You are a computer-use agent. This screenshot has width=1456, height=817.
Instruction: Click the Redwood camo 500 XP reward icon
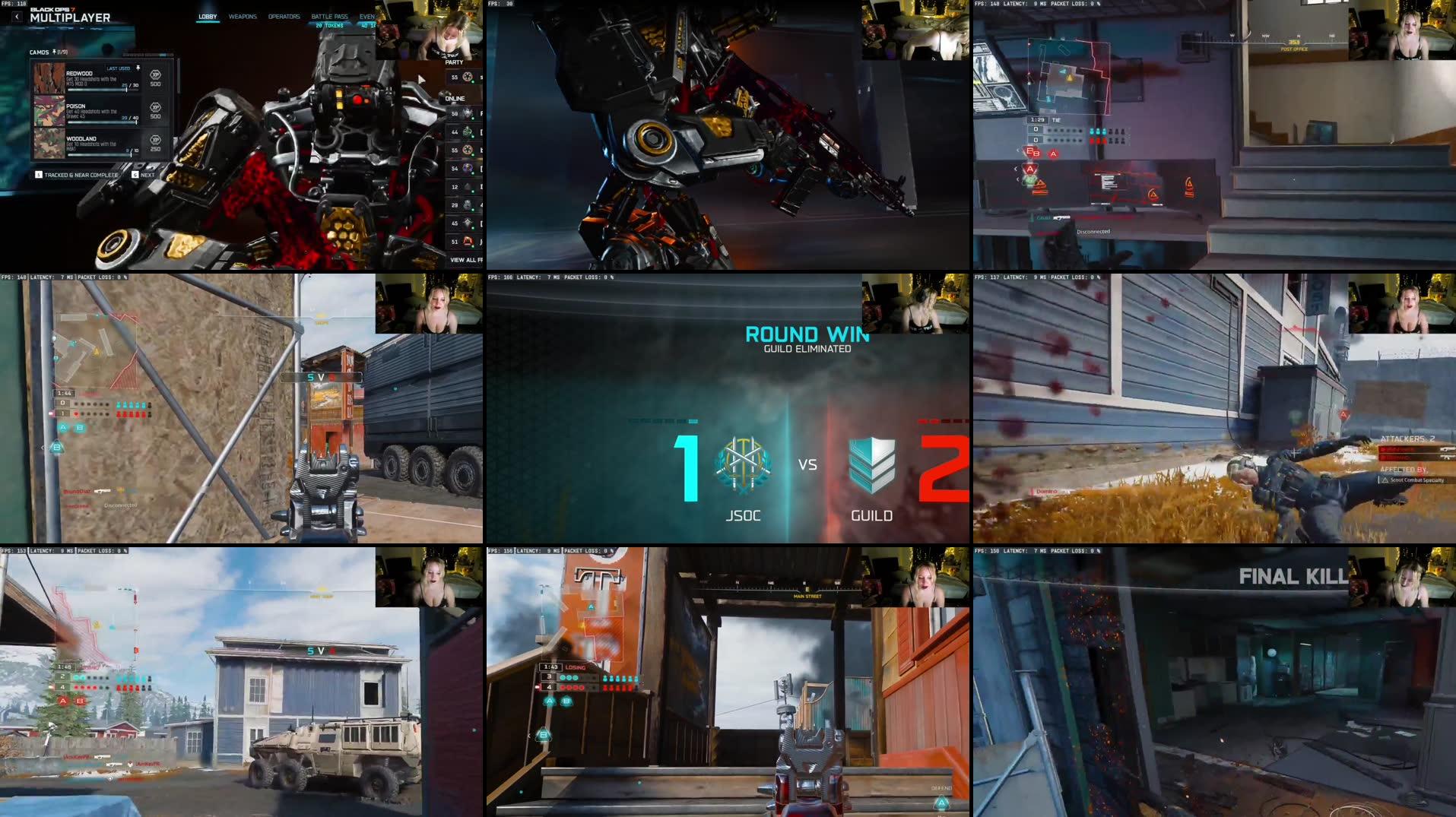(x=156, y=76)
